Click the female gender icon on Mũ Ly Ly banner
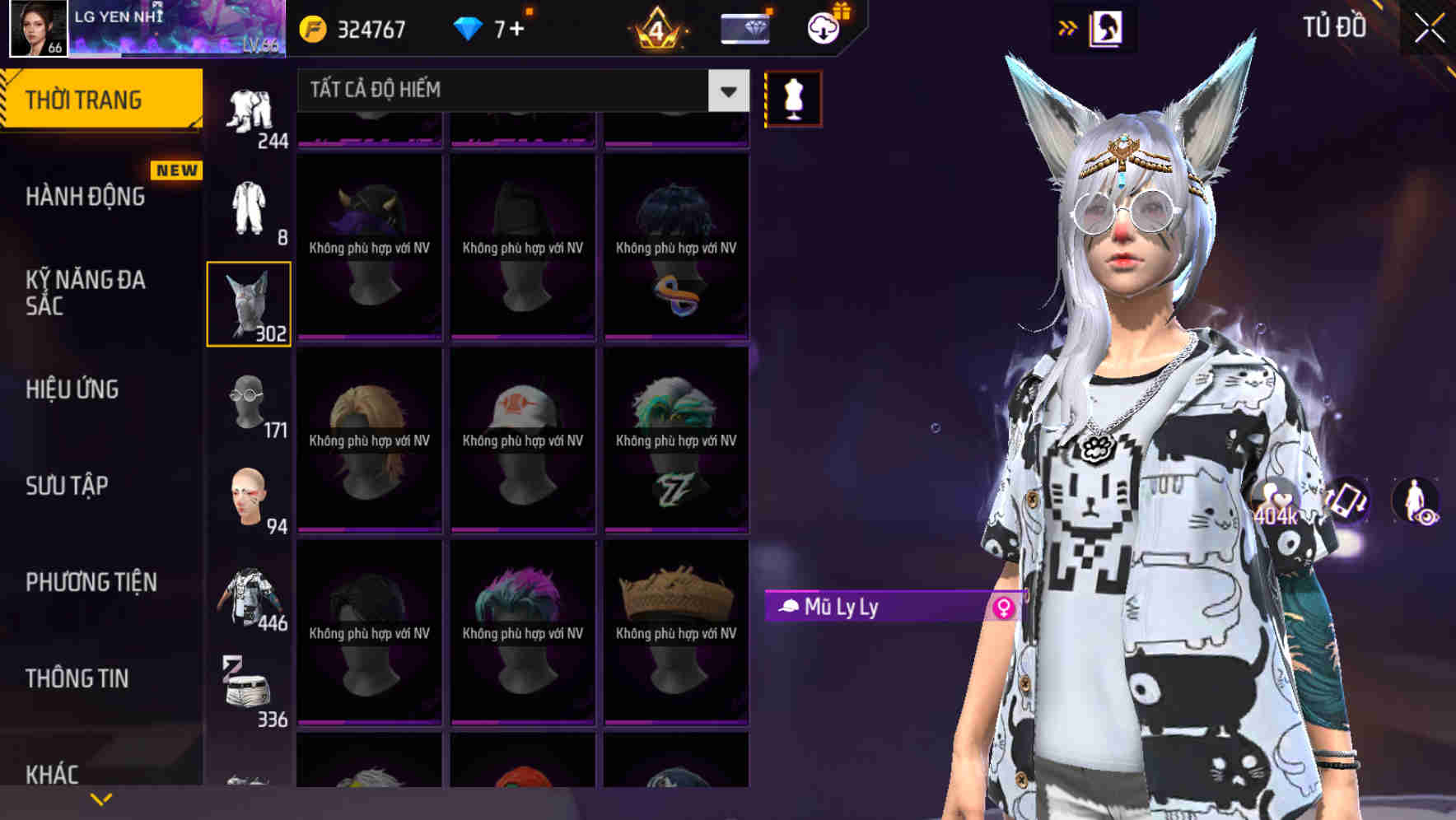This screenshot has height=820, width=1456. pyautogui.click(x=1004, y=608)
